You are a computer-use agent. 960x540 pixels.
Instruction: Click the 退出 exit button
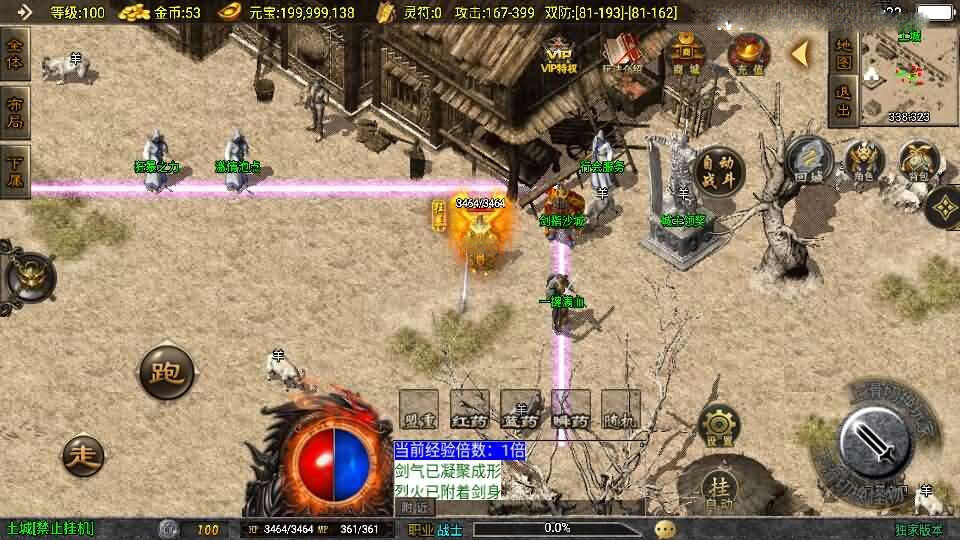843,102
